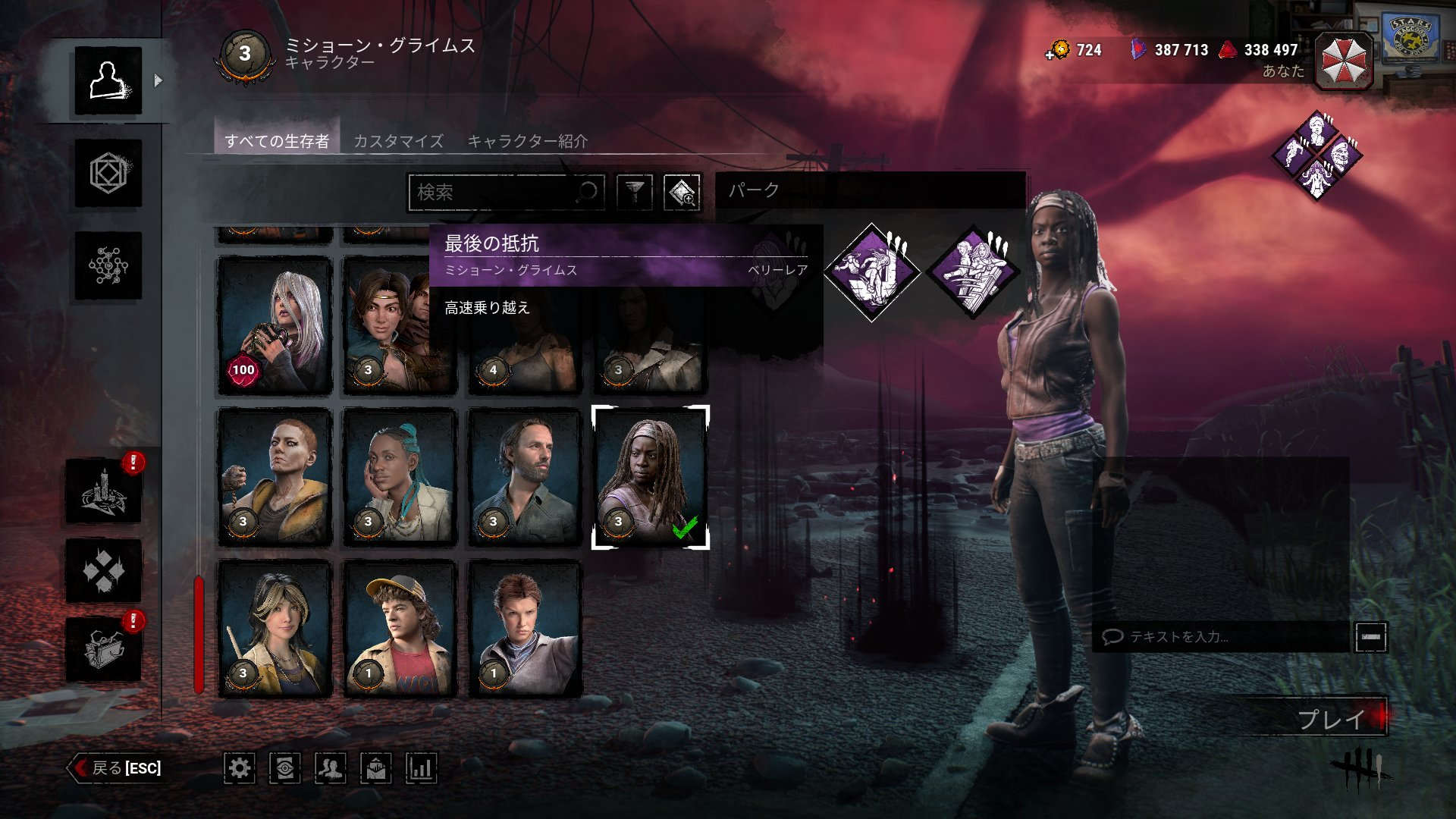
Task: Pick the silver-haired survivor at prestige 100
Action: 275,325
